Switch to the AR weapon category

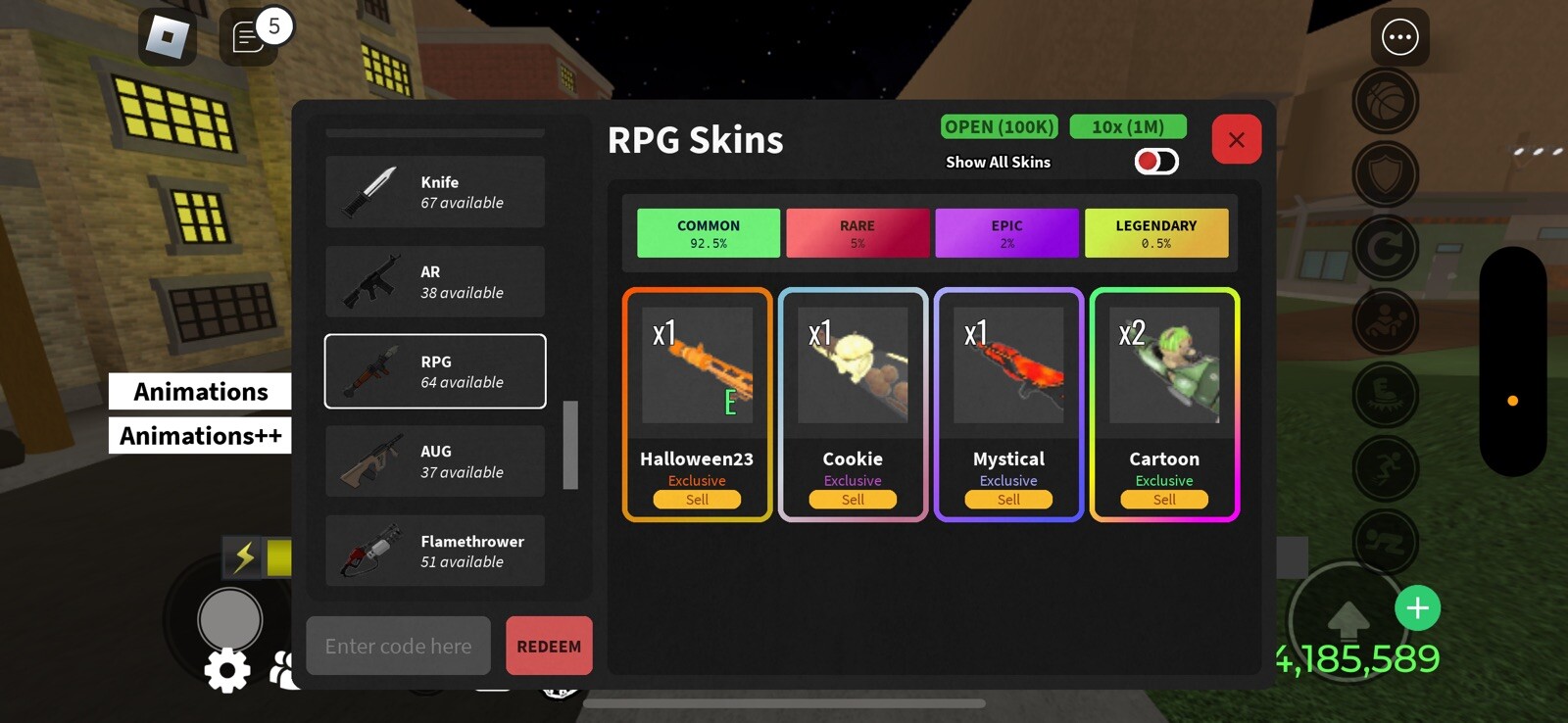(434, 281)
